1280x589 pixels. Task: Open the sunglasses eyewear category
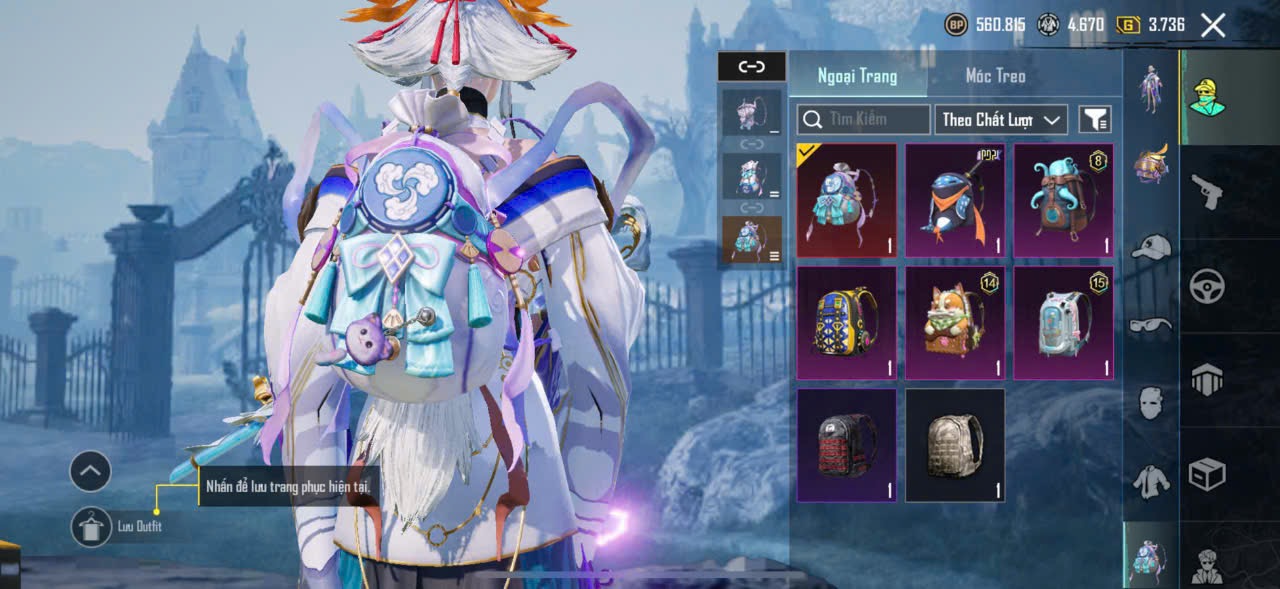(1151, 324)
